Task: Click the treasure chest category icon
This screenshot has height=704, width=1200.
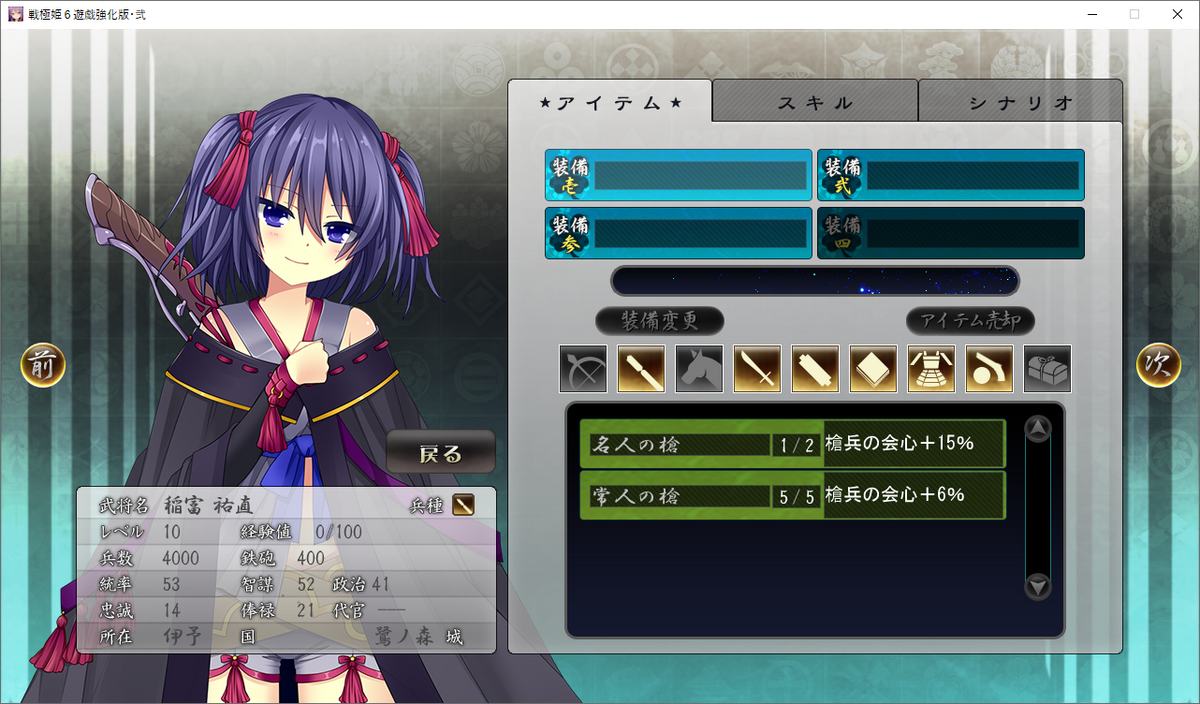Action: point(1047,369)
